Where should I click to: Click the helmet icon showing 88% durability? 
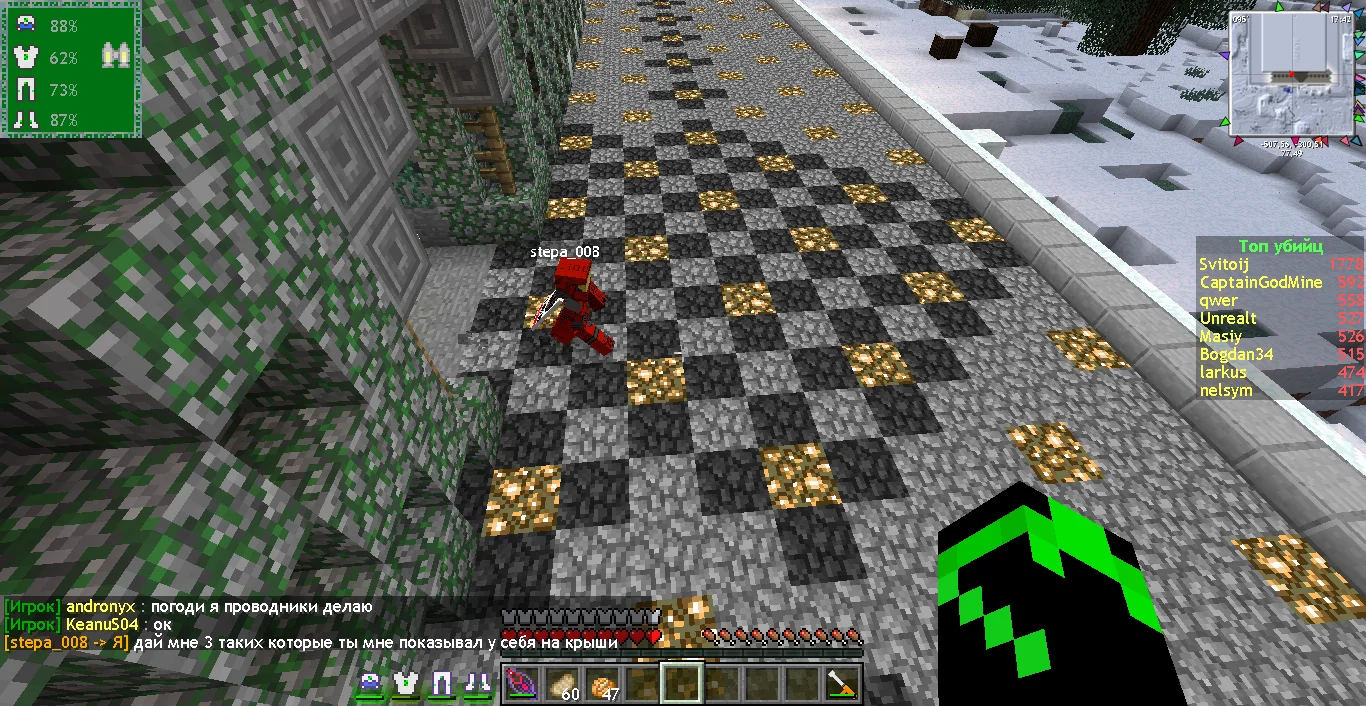click(26, 26)
